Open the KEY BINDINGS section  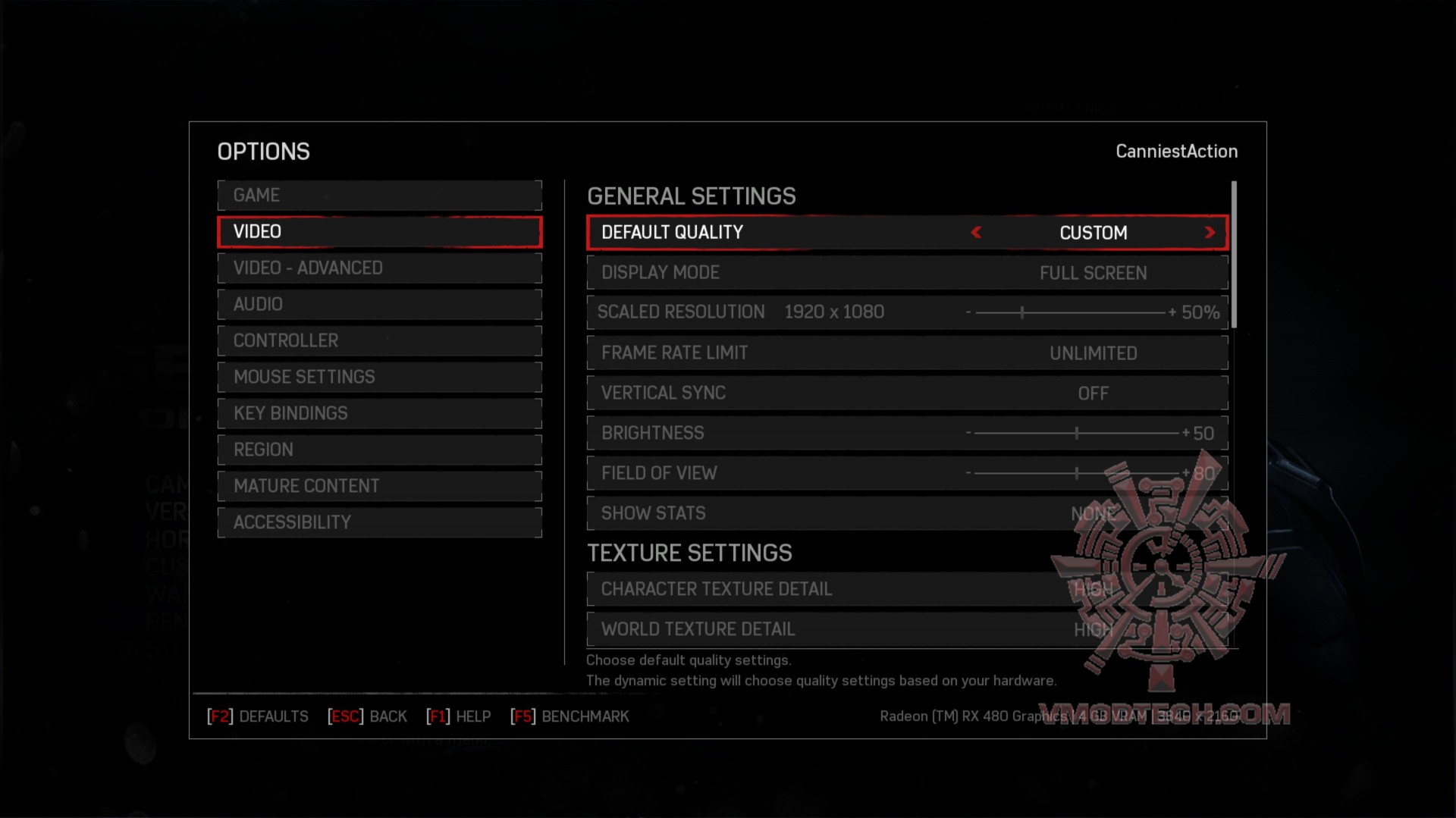[x=379, y=413]
